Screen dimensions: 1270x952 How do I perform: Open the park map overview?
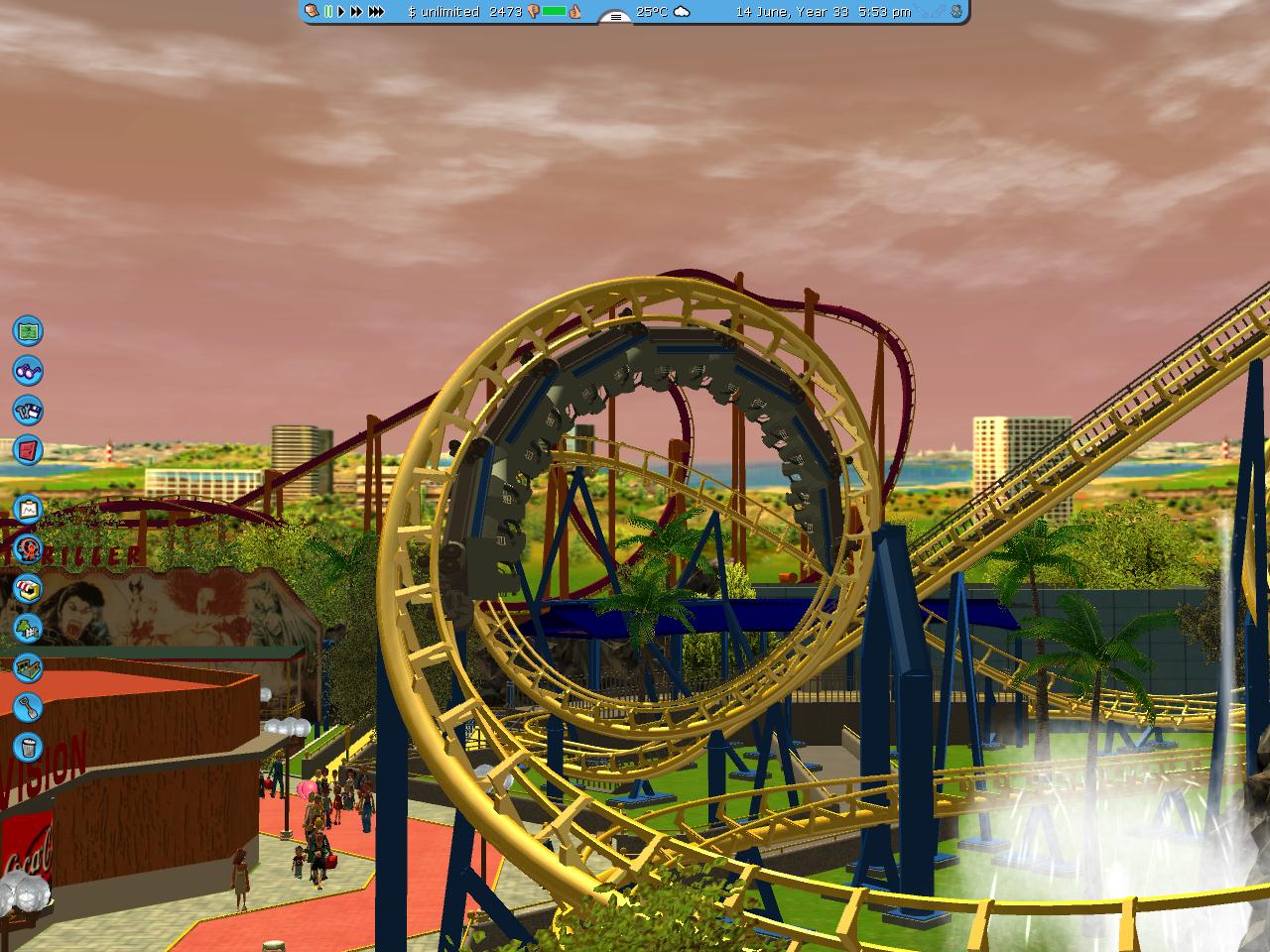pos(28,329)
